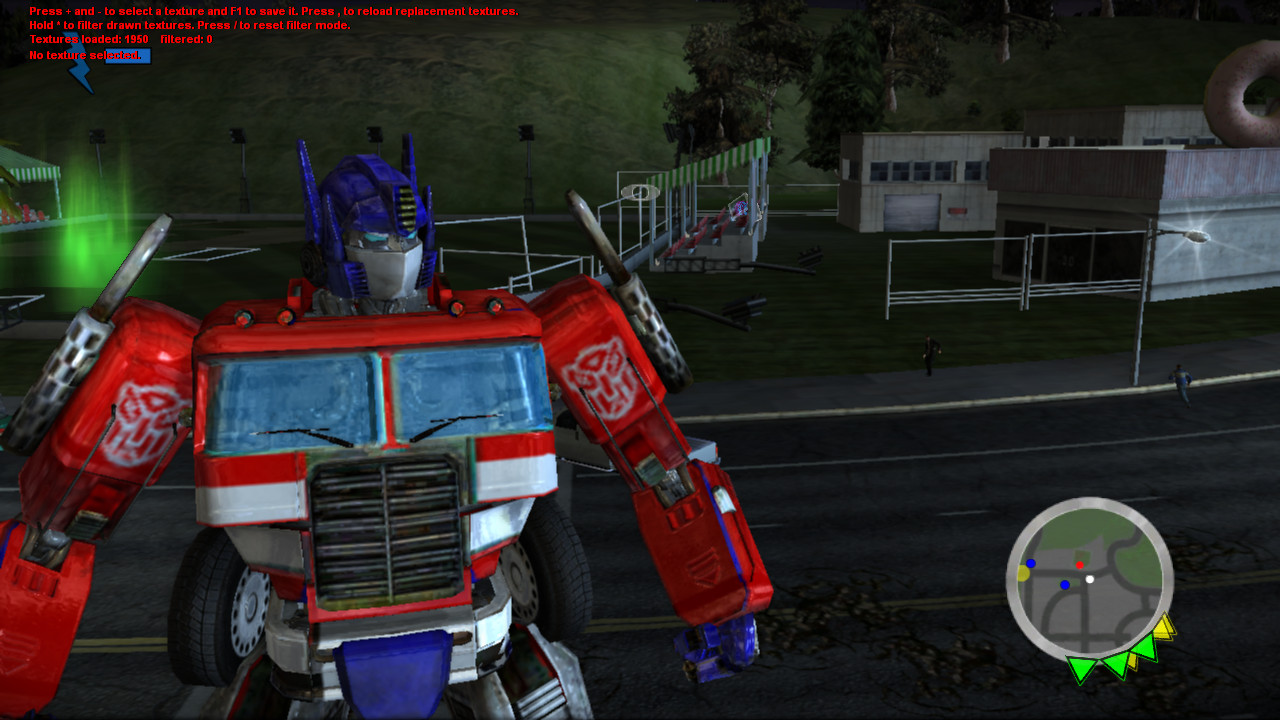The width and height of the screenshot is (1280, 720).
Task: Select the upper blue dot on the minimap
Action: pyautogui.click(x=1031, y=562)
